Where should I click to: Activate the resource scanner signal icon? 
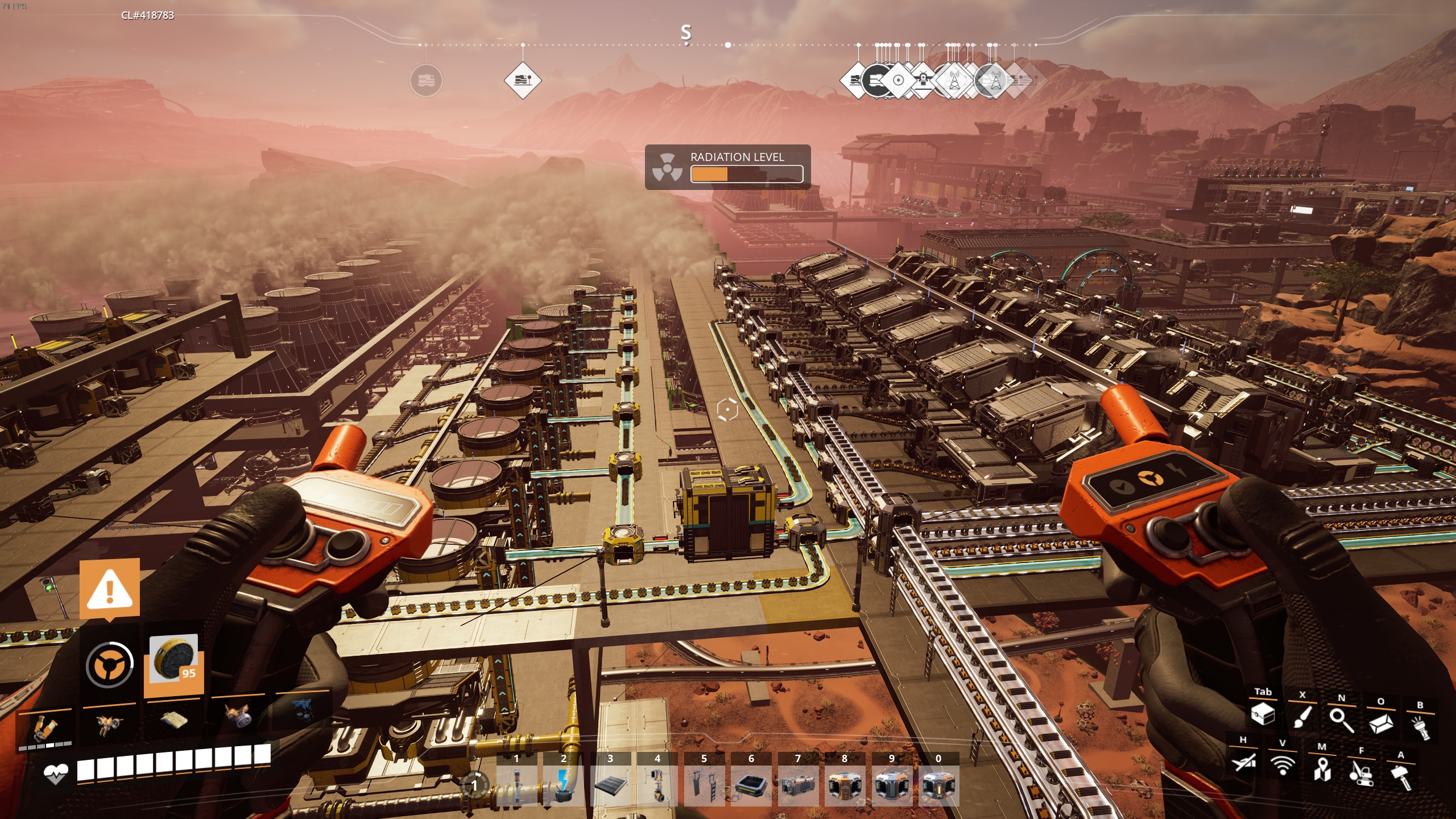[x=1283, y=765]
